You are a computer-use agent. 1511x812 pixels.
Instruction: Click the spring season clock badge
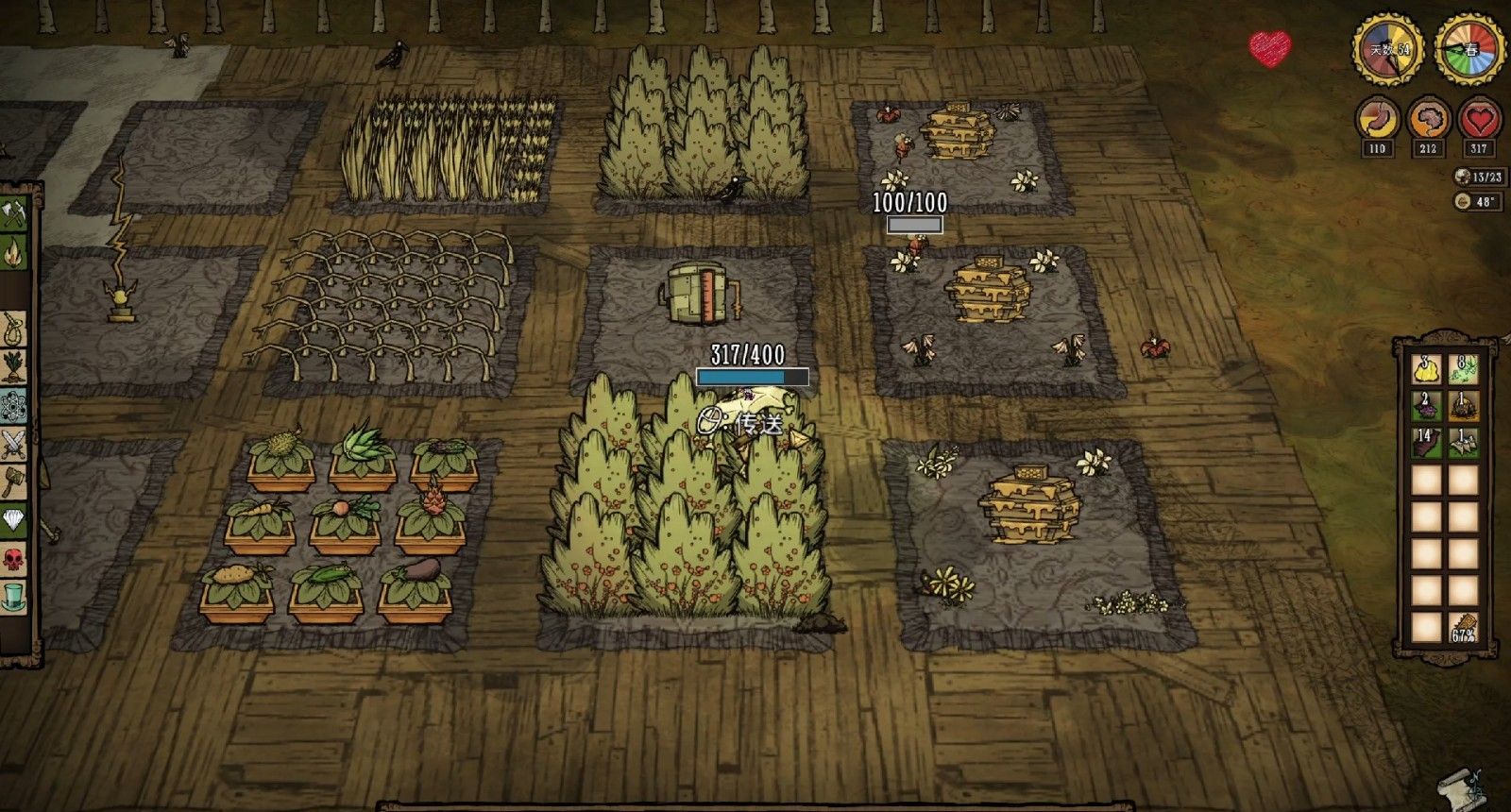[1470, 49]
